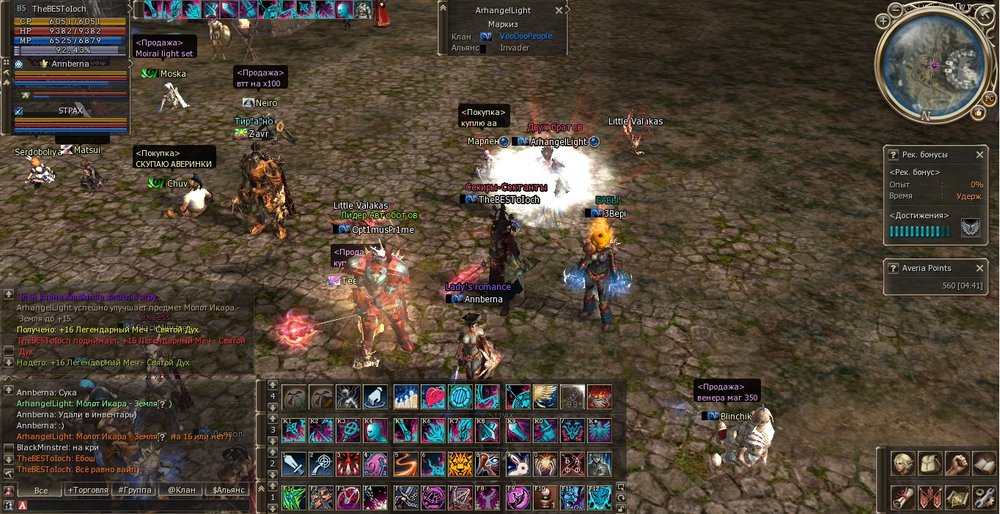The height and width of the screenshot is (514, 1000).
Task: Close the Рек. бонусы panel
Action: pyautogui.click(x=980, y=155)
